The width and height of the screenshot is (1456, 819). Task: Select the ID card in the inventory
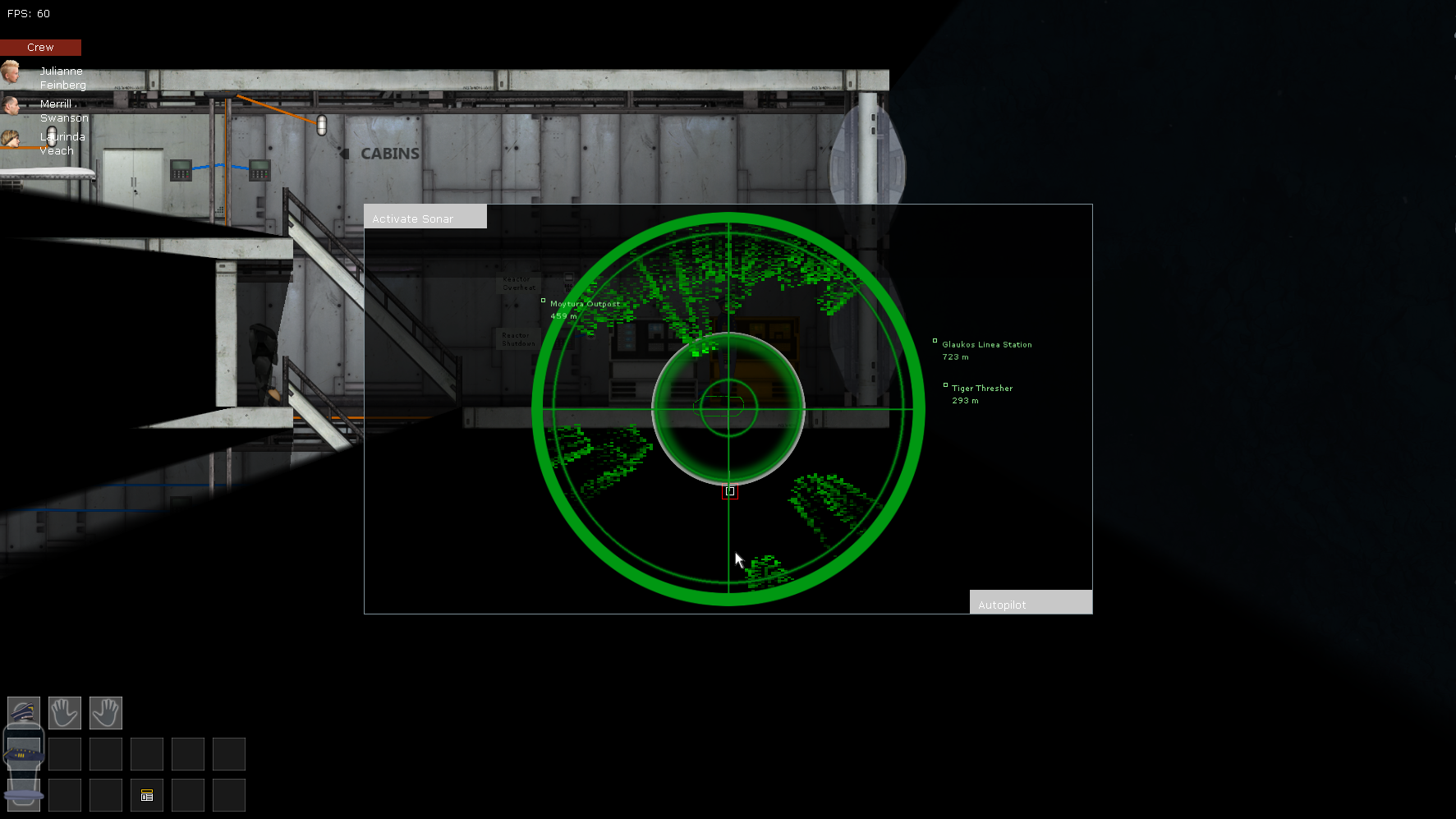(x=146, y=795)
